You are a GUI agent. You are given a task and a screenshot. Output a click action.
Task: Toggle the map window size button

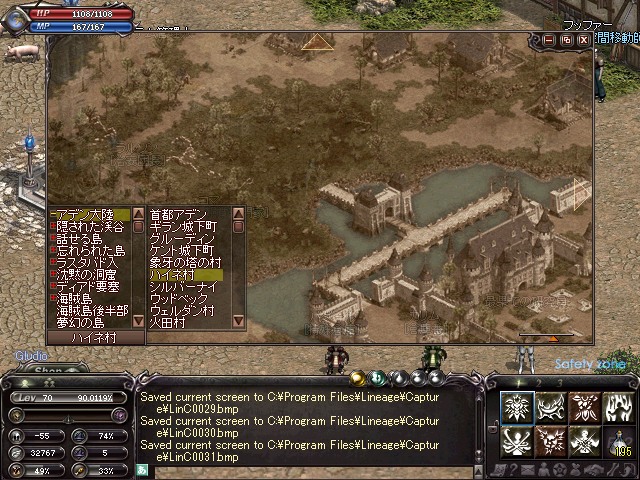[566, 39]
